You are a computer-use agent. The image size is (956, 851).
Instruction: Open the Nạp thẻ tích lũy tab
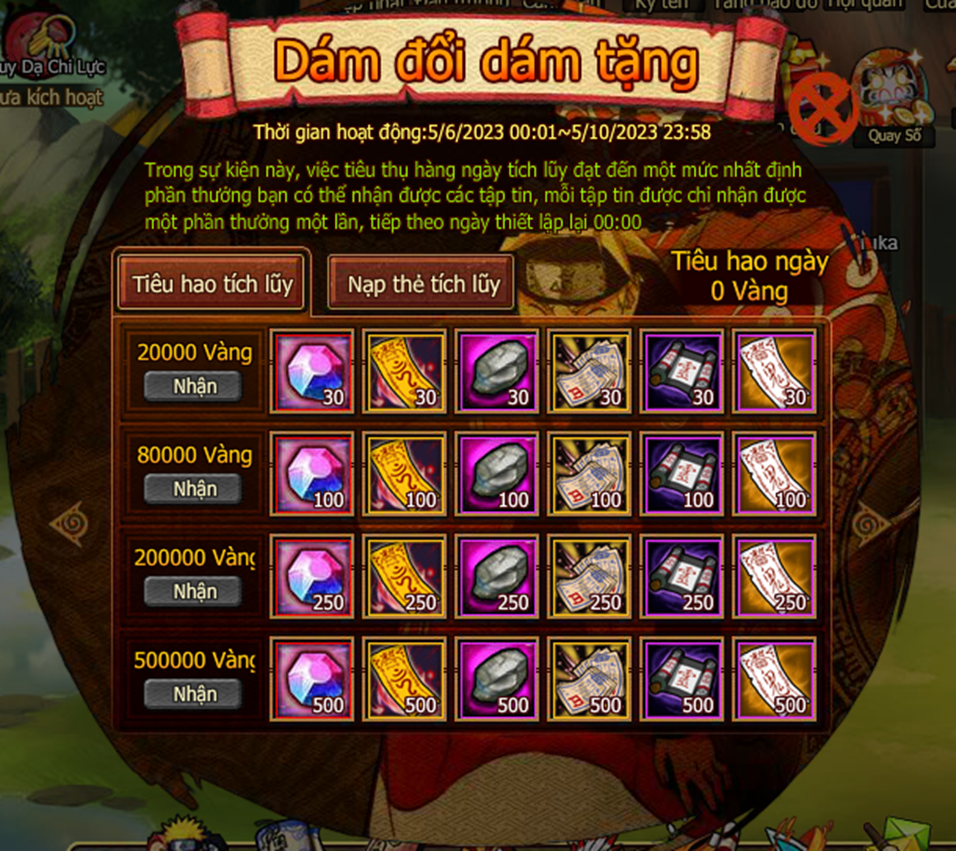(x=423, y=284)
